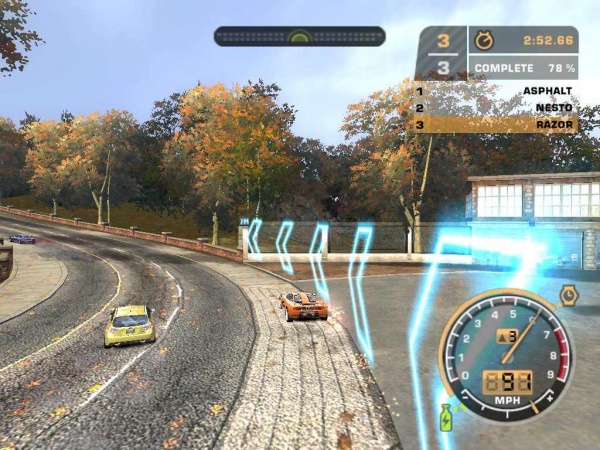This screenshot has width=600, height=450.
Task: Click the Speedbreaker stopwatch icon near the tachometer
Action: click(x=568, y=295)
